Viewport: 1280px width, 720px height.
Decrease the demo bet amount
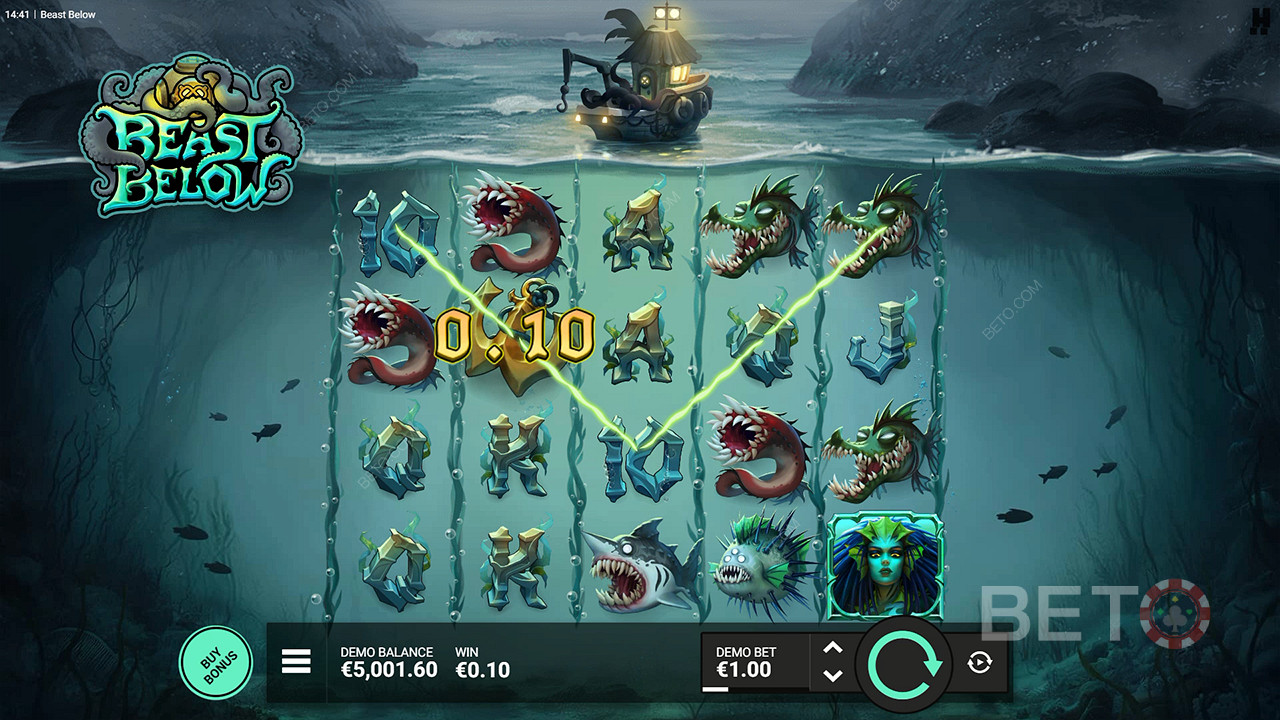coord(832,676)
